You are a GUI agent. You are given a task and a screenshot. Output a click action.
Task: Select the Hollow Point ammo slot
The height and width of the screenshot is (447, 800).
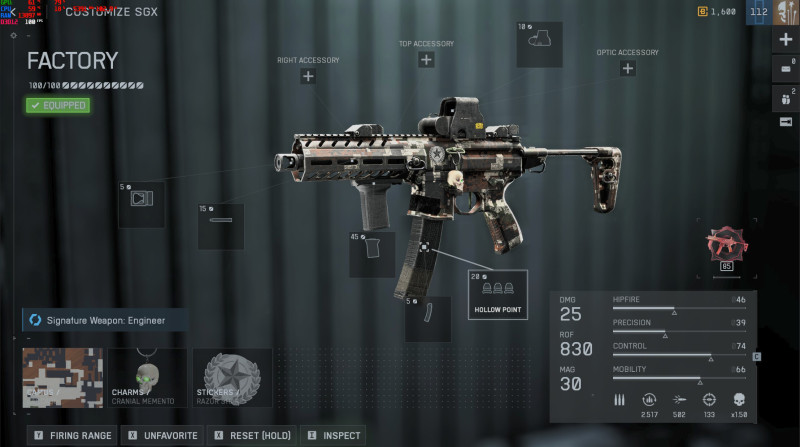coord(497,295)
